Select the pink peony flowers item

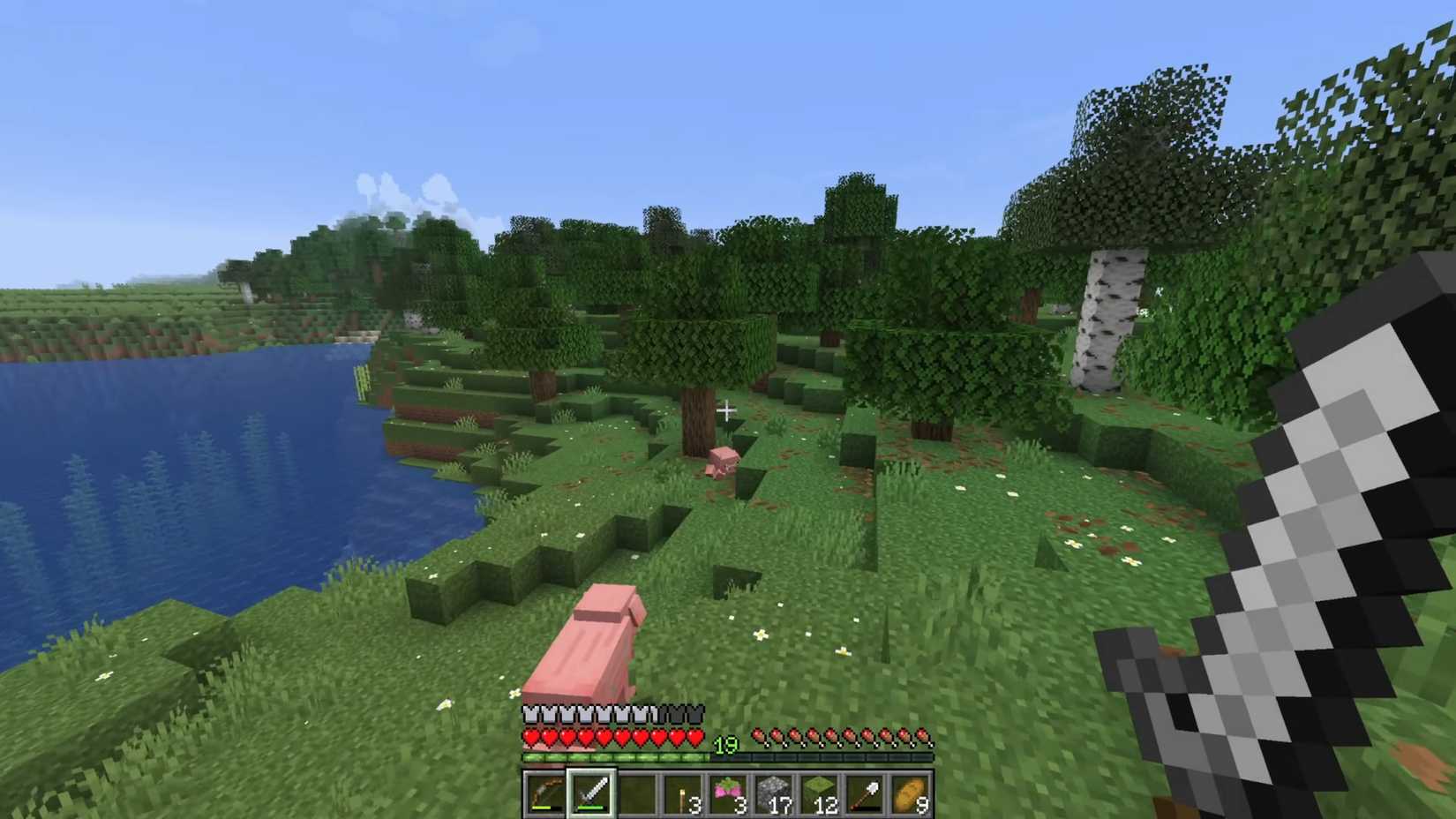[726, 792]
